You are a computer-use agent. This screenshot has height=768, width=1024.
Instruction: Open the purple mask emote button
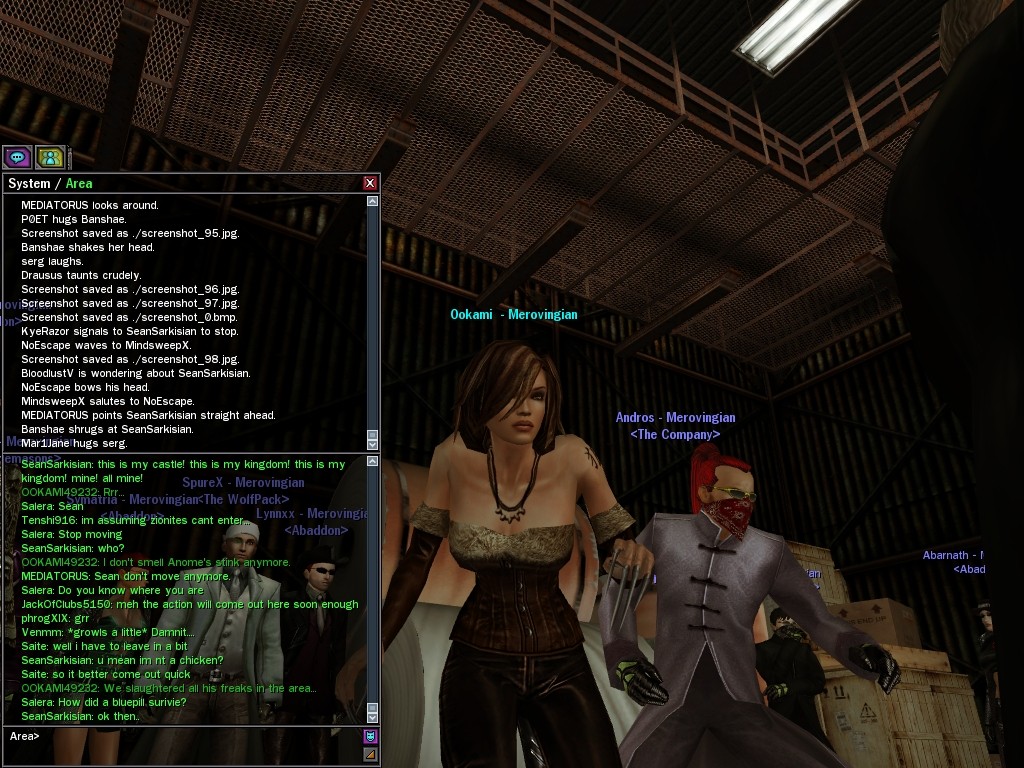tap(370, 736)
